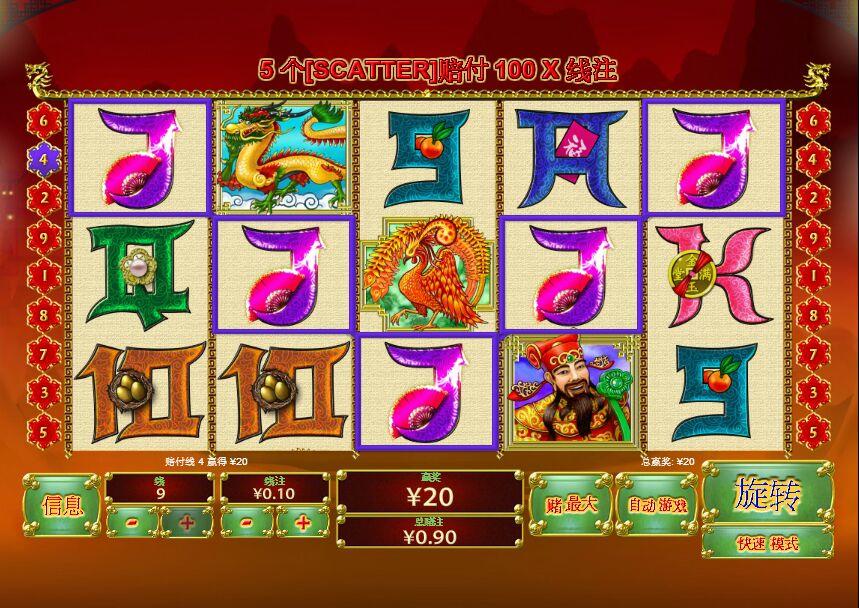Start 自动游戏 auto play
859x608 pixels.
[657, 503]
